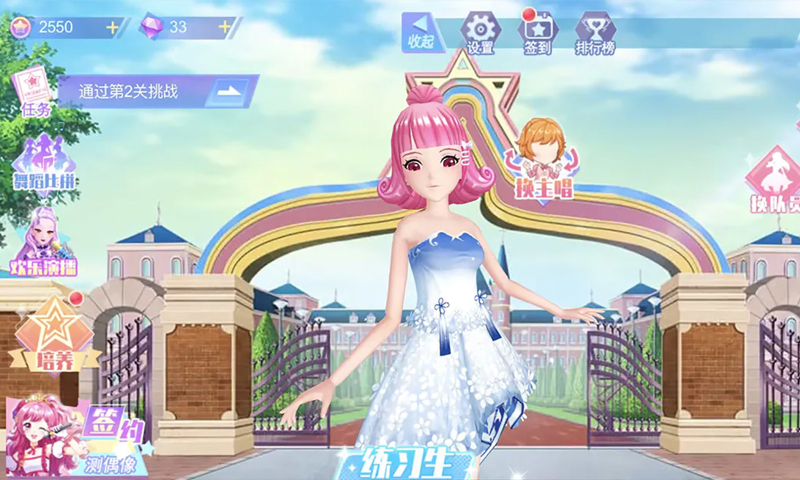
Task: Change team members with 换队员
Action: [x=775, y=182]
